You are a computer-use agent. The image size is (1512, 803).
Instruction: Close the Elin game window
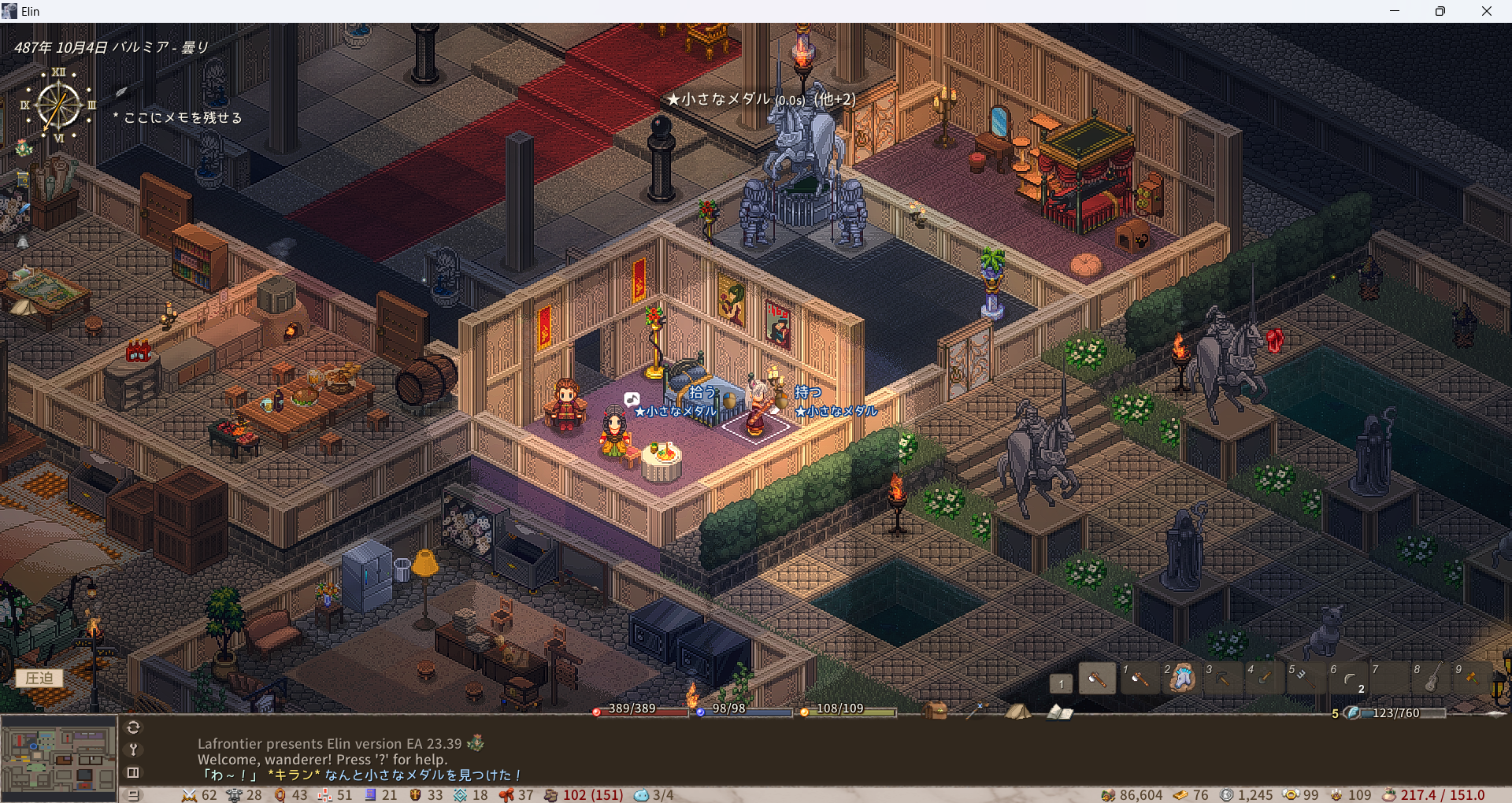(x=1486, y=11)
